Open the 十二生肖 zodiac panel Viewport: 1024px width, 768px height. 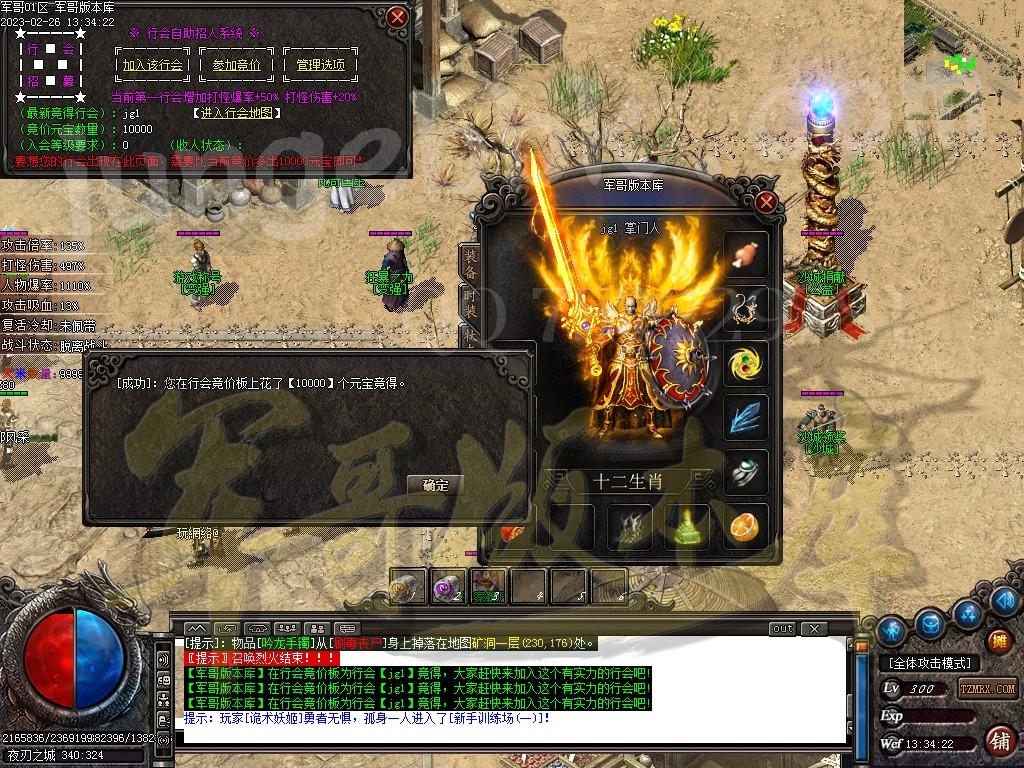627,481
